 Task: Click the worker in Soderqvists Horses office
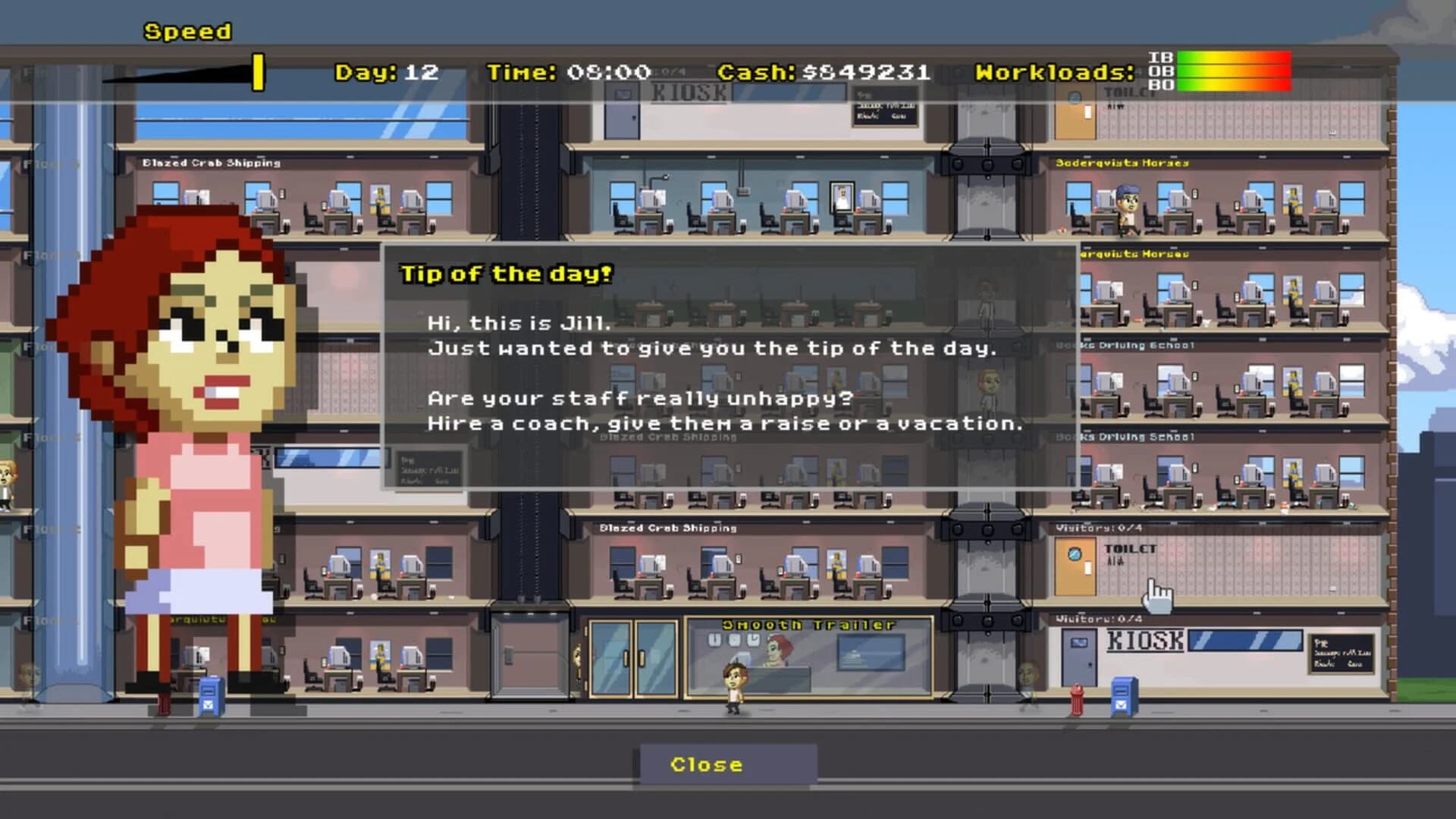click(x=1129, y=205)
